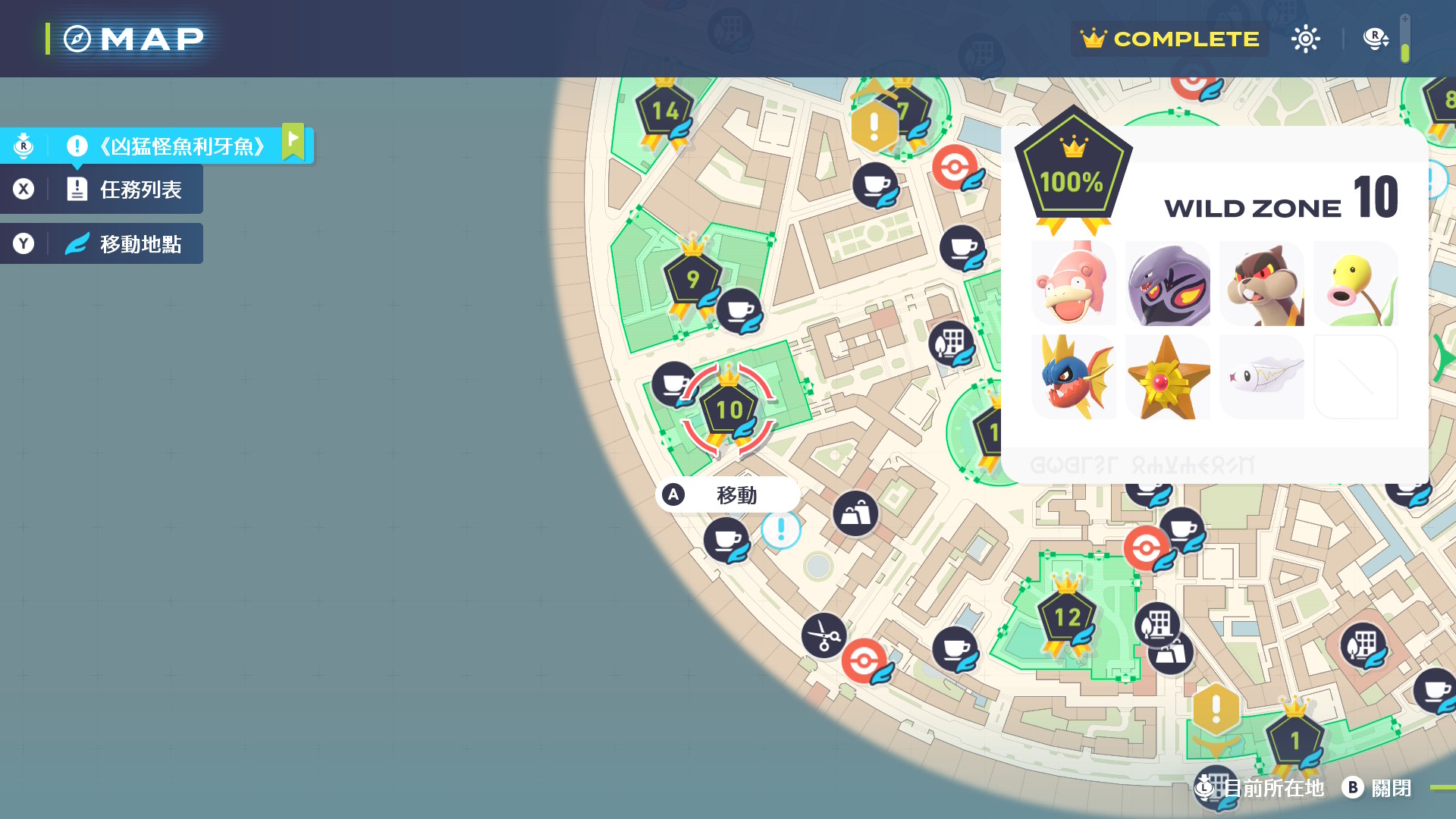Select the Bellsprout portrait in zone panel
Viewport: 1456px width, 819px height.
[x=1356, y=284]
